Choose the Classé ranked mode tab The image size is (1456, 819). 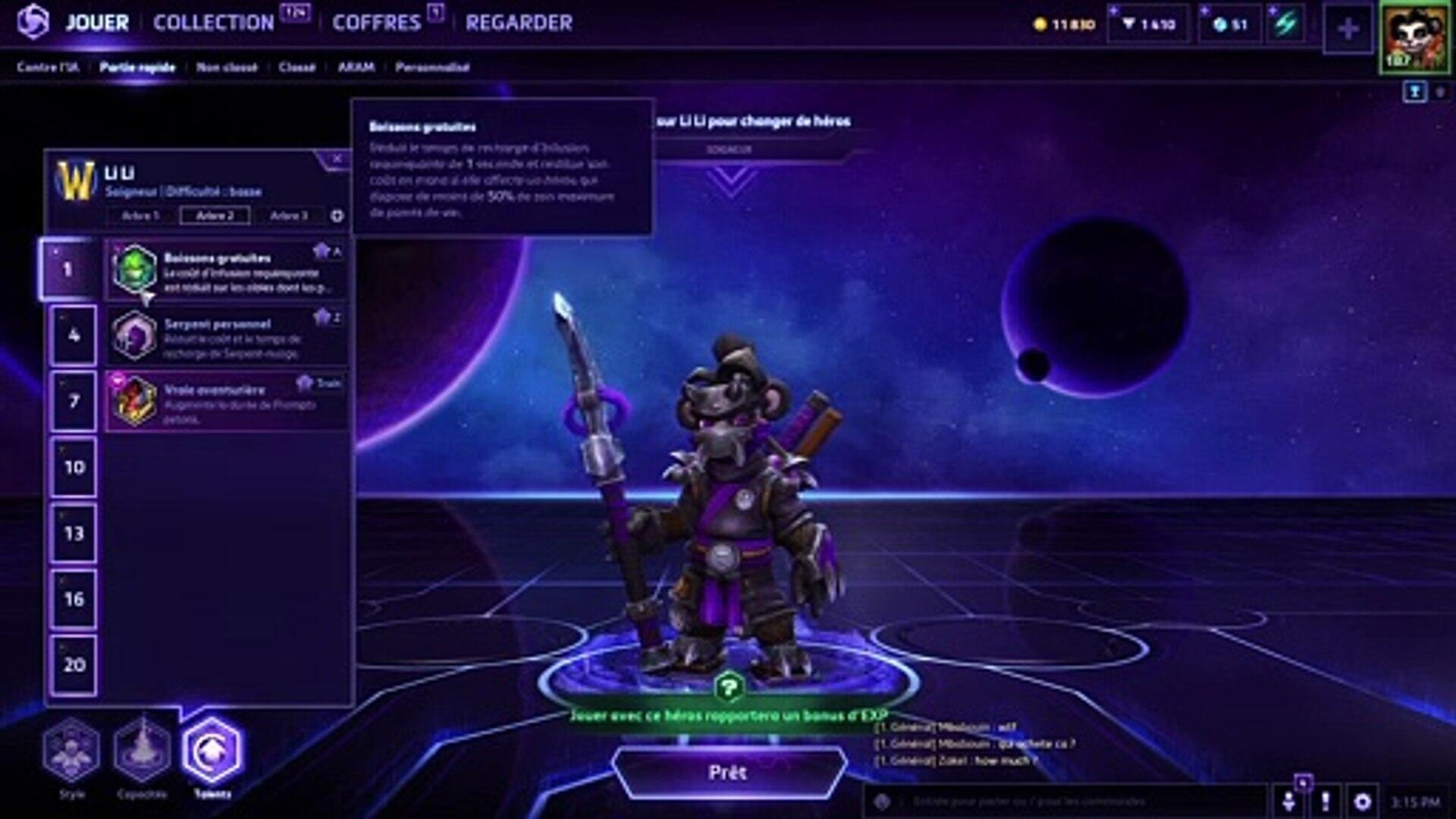click(x=297, y=67)
